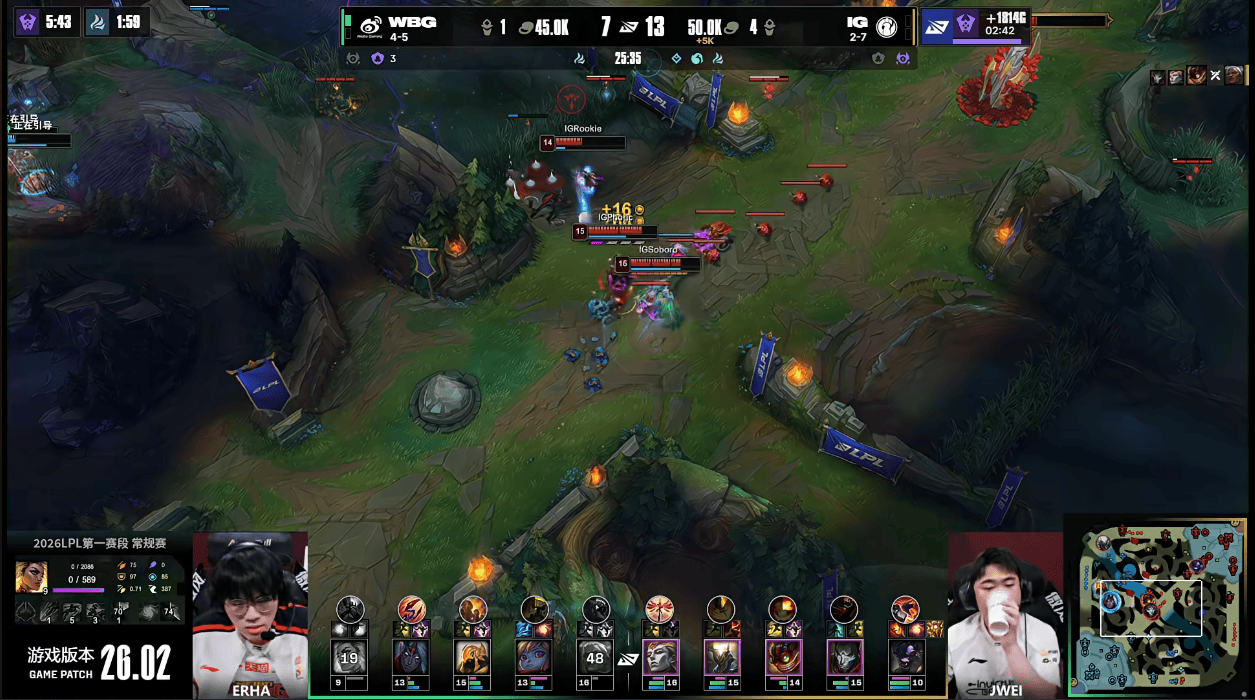Open JWEI's player camera feed

pyautogui.click(x=1003, y=615)
